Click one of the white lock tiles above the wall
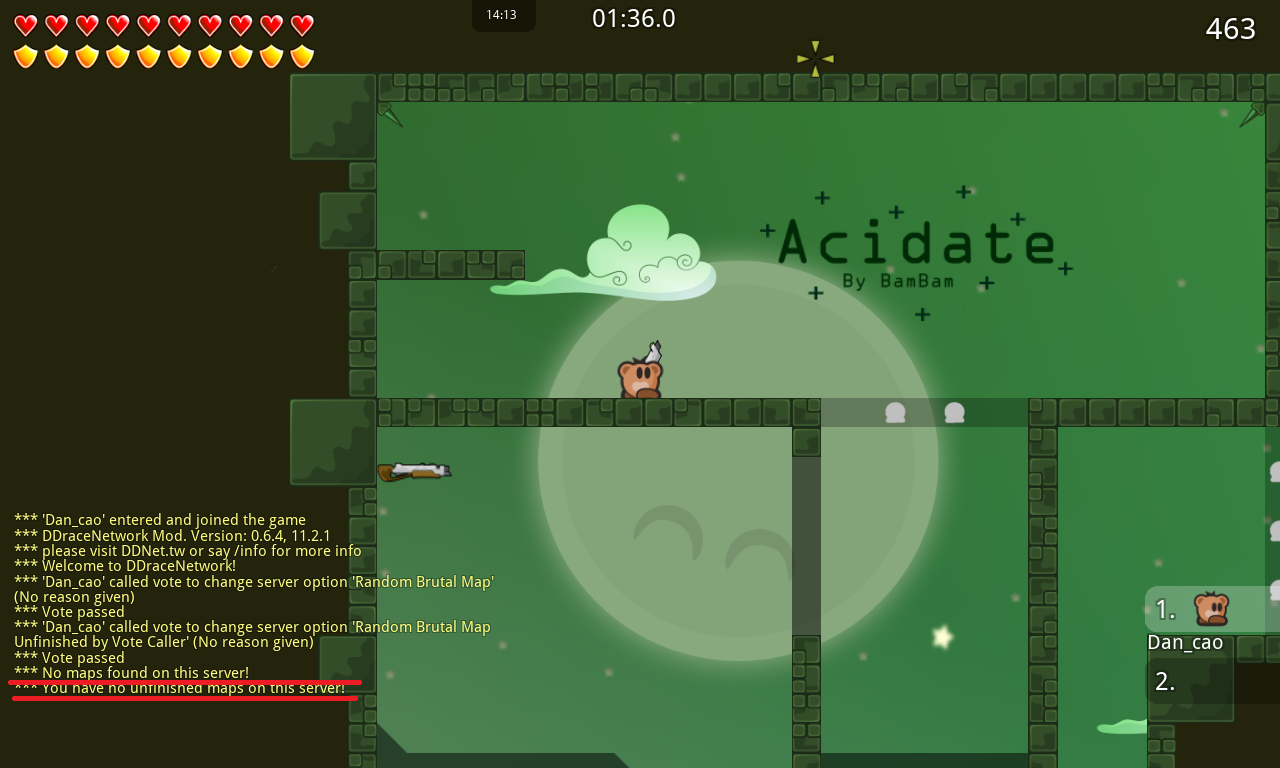The width and height of the screenshot is (1280, 768). point(895,410)
